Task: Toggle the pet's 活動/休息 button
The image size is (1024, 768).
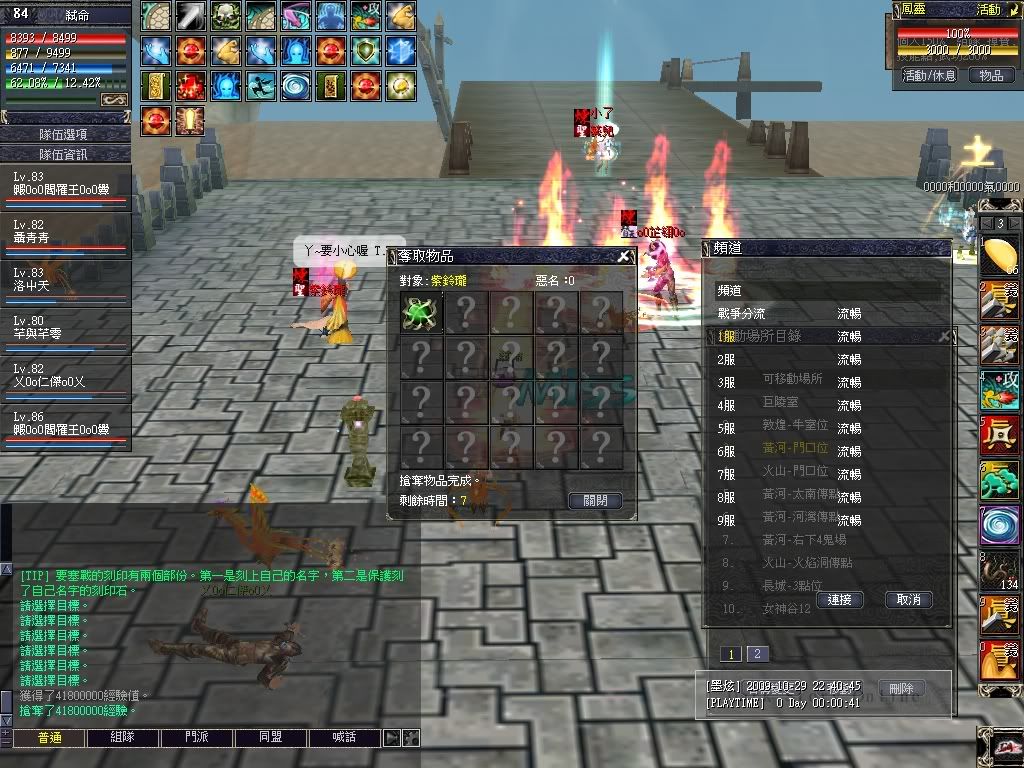Action: point(929,75)
